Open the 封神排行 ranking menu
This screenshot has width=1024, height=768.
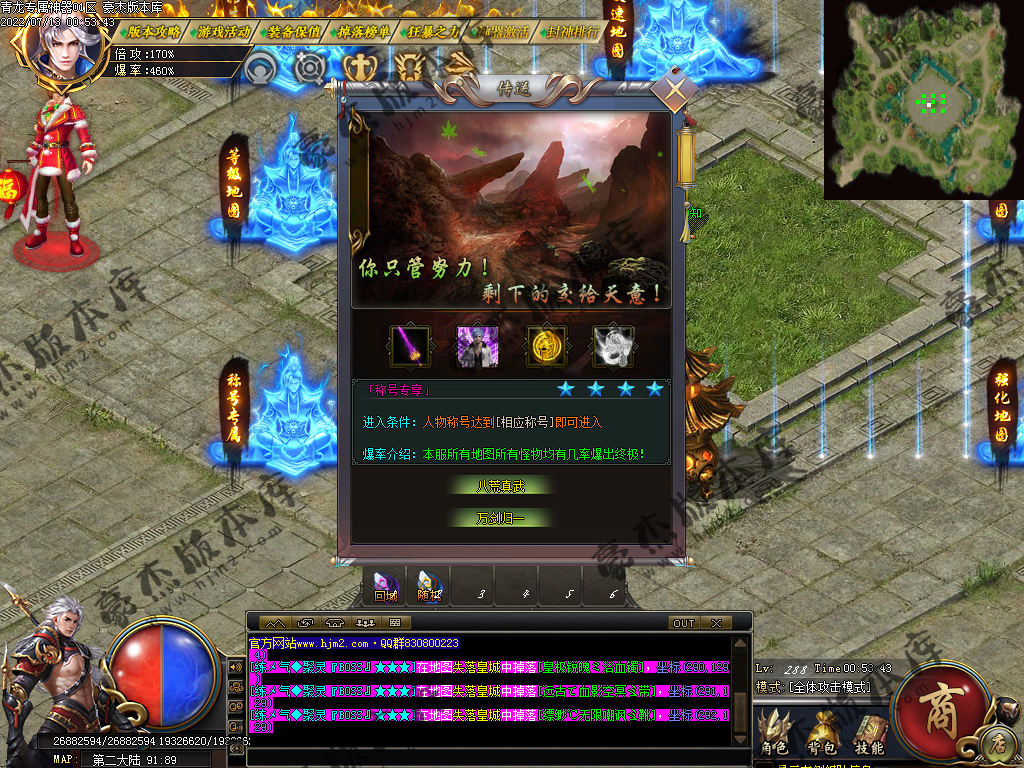573,31
